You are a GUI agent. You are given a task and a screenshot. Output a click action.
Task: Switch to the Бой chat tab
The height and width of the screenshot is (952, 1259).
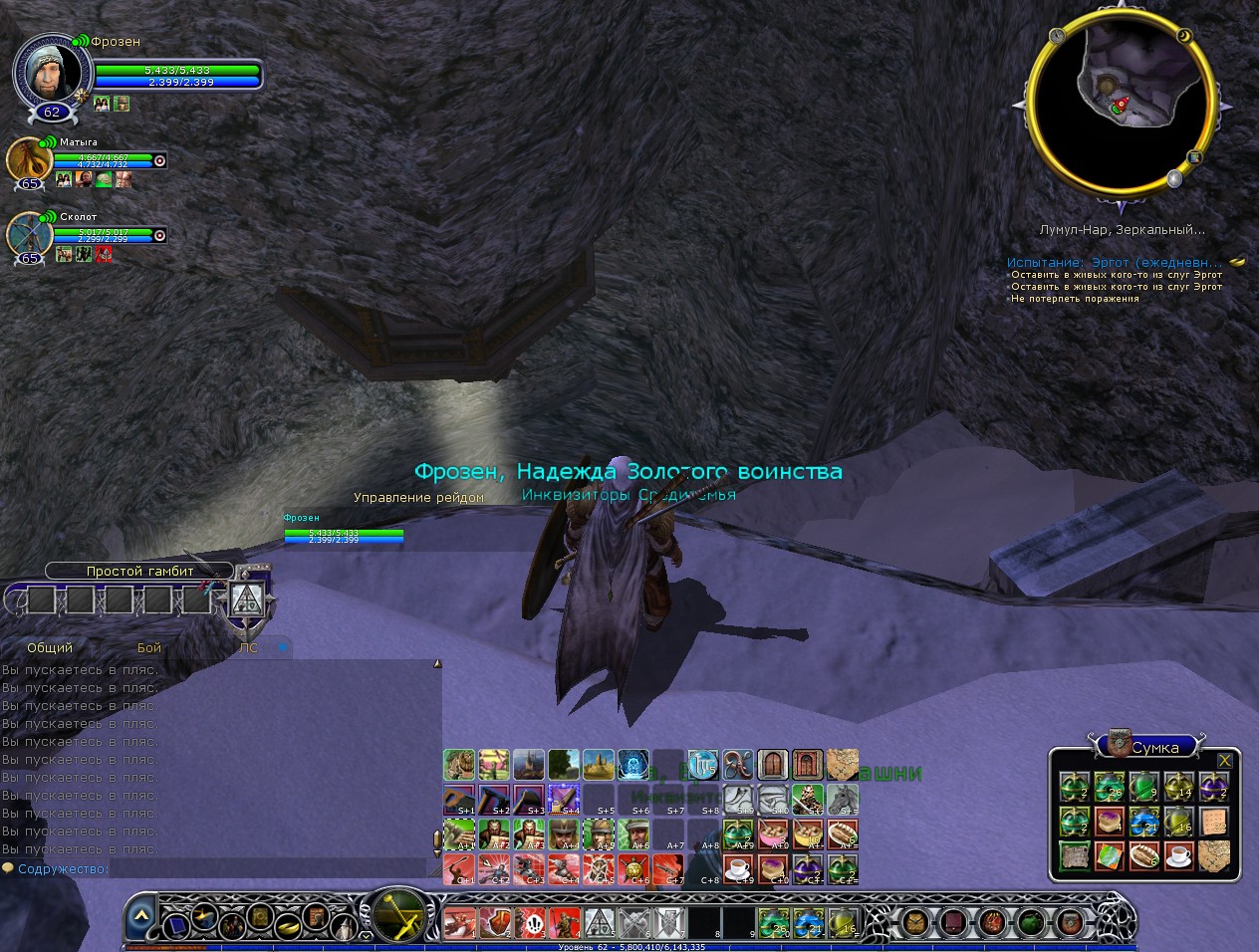click(149, 647)
